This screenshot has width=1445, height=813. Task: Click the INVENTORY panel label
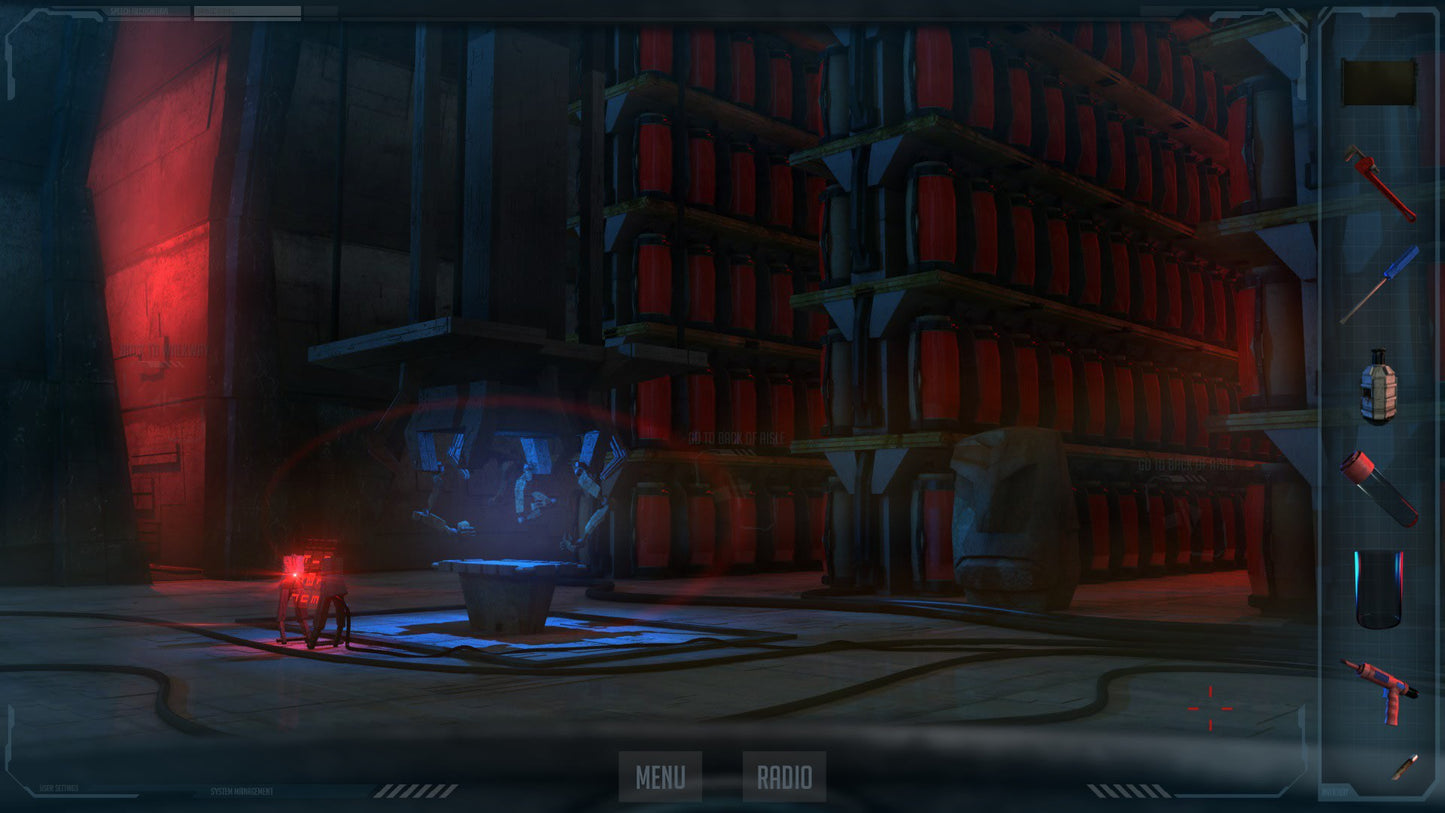1335,791
